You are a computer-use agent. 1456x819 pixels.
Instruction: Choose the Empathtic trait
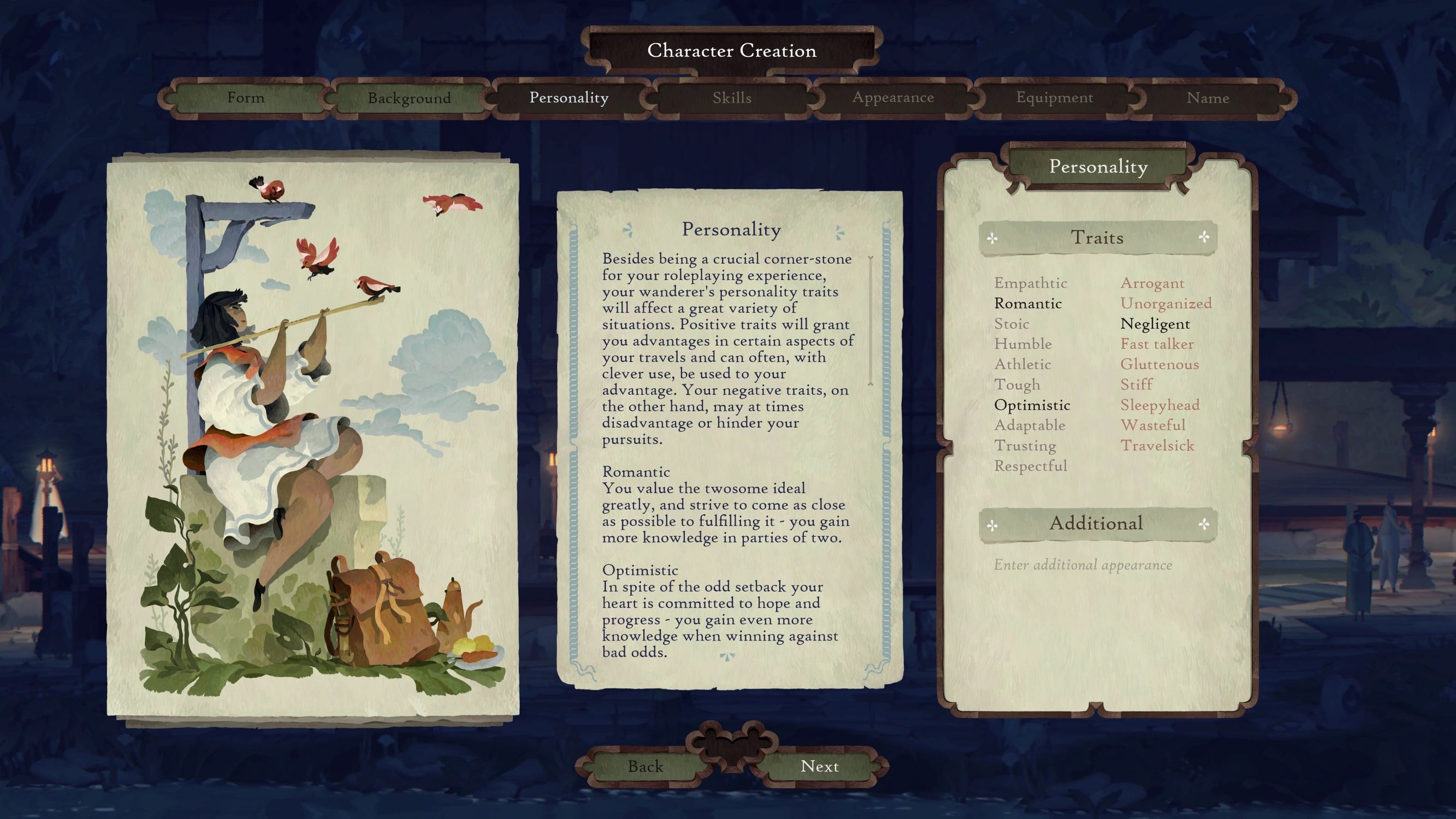1031,283
